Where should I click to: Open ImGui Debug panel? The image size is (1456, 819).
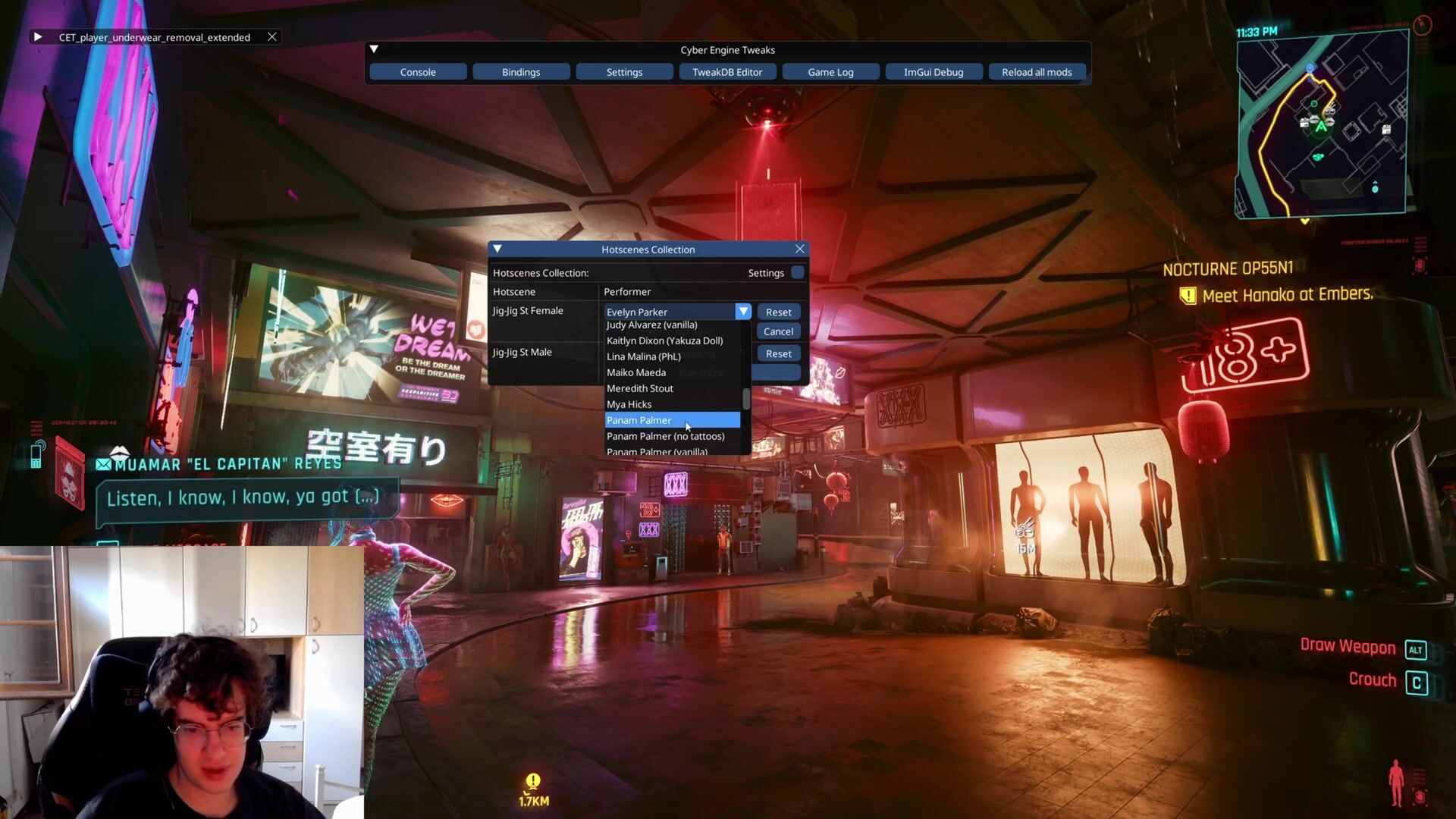[x=934, y=72]
